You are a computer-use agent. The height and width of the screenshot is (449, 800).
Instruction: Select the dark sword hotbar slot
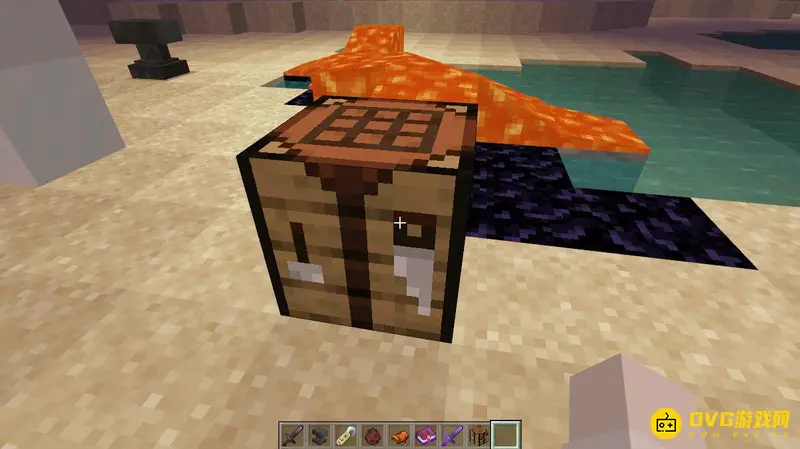(x=290, y=435)
